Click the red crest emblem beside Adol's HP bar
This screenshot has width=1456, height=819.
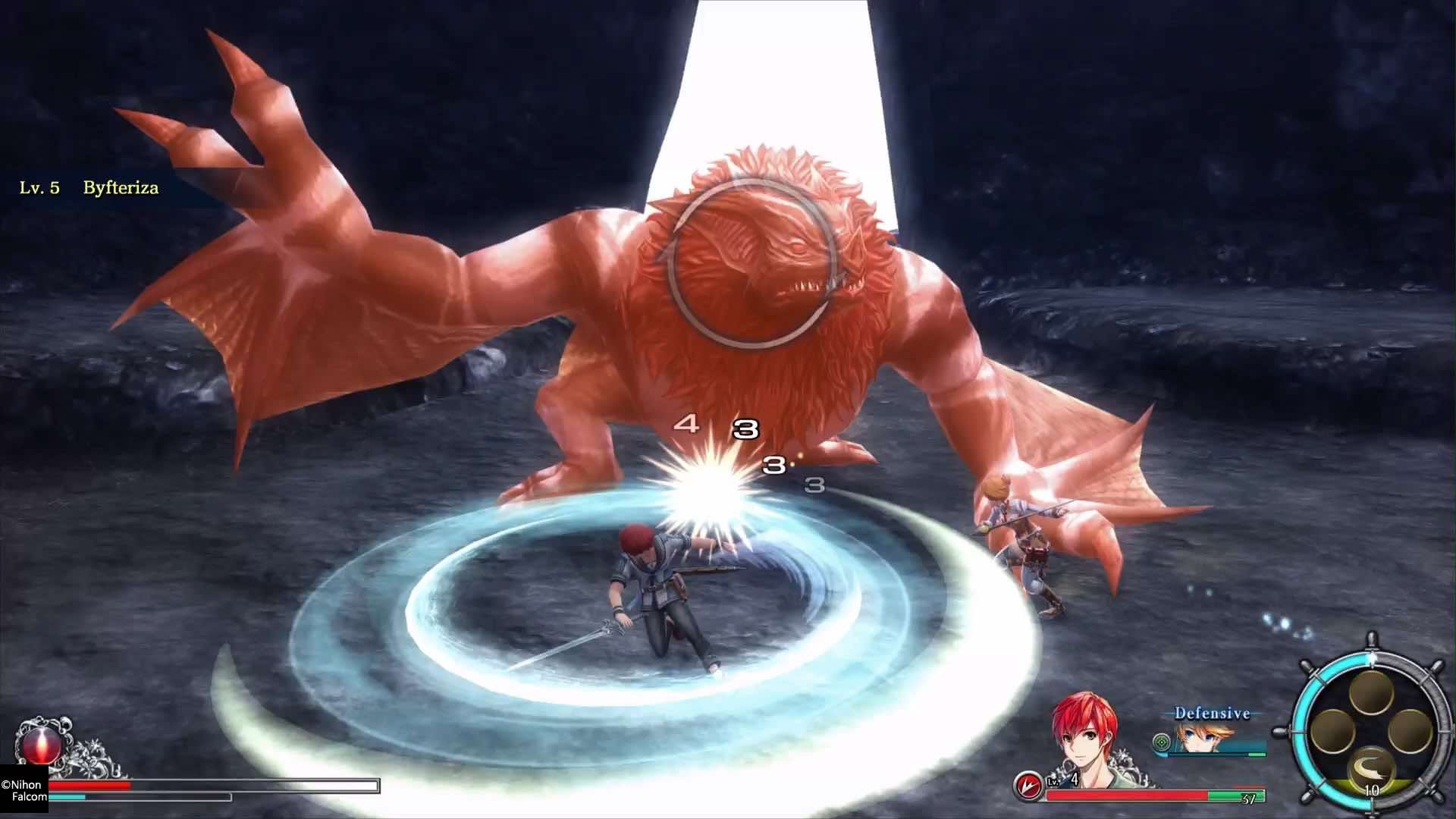tap(1028, 785)
